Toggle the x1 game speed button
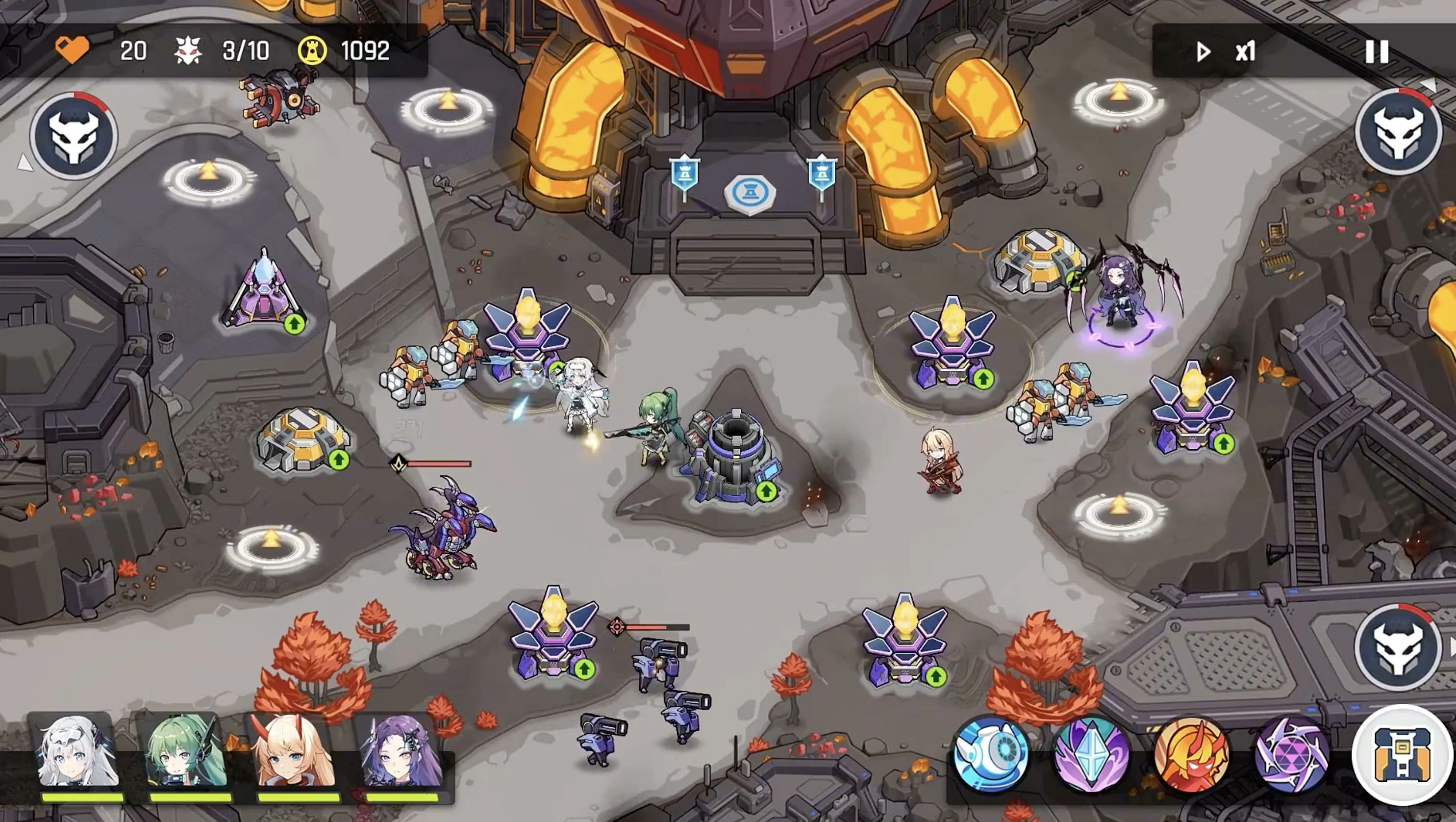 pos(1227,52)
